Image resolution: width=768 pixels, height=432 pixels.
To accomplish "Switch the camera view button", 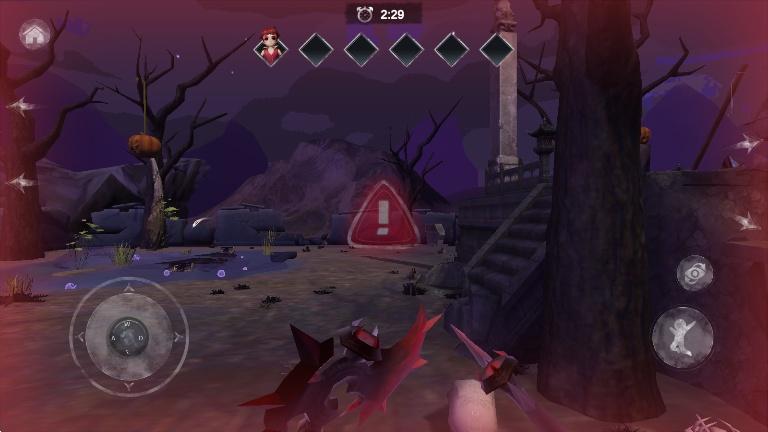I will [x=695, y=272].
